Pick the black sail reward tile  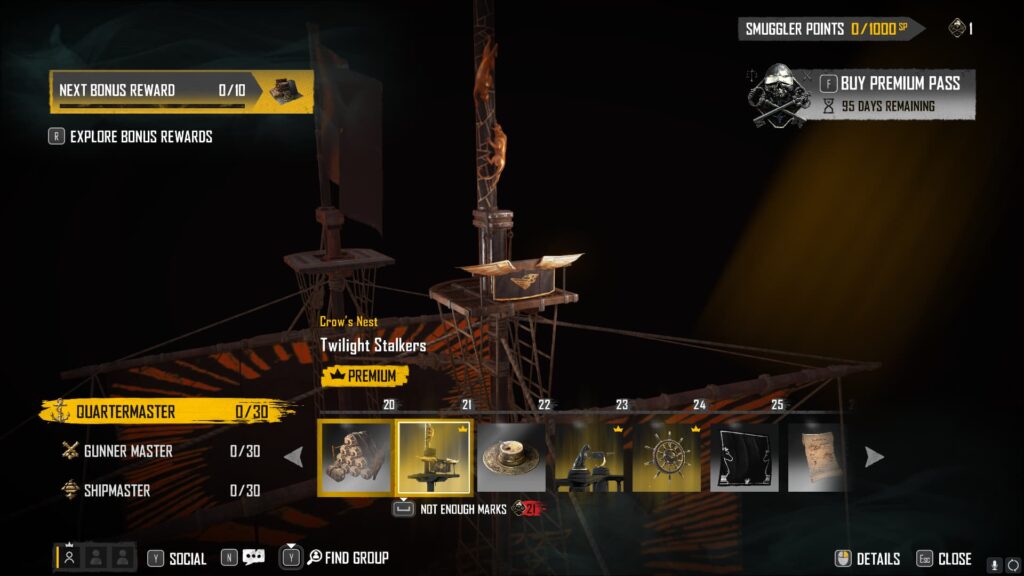pyautogui.click(x=745, y=458)
